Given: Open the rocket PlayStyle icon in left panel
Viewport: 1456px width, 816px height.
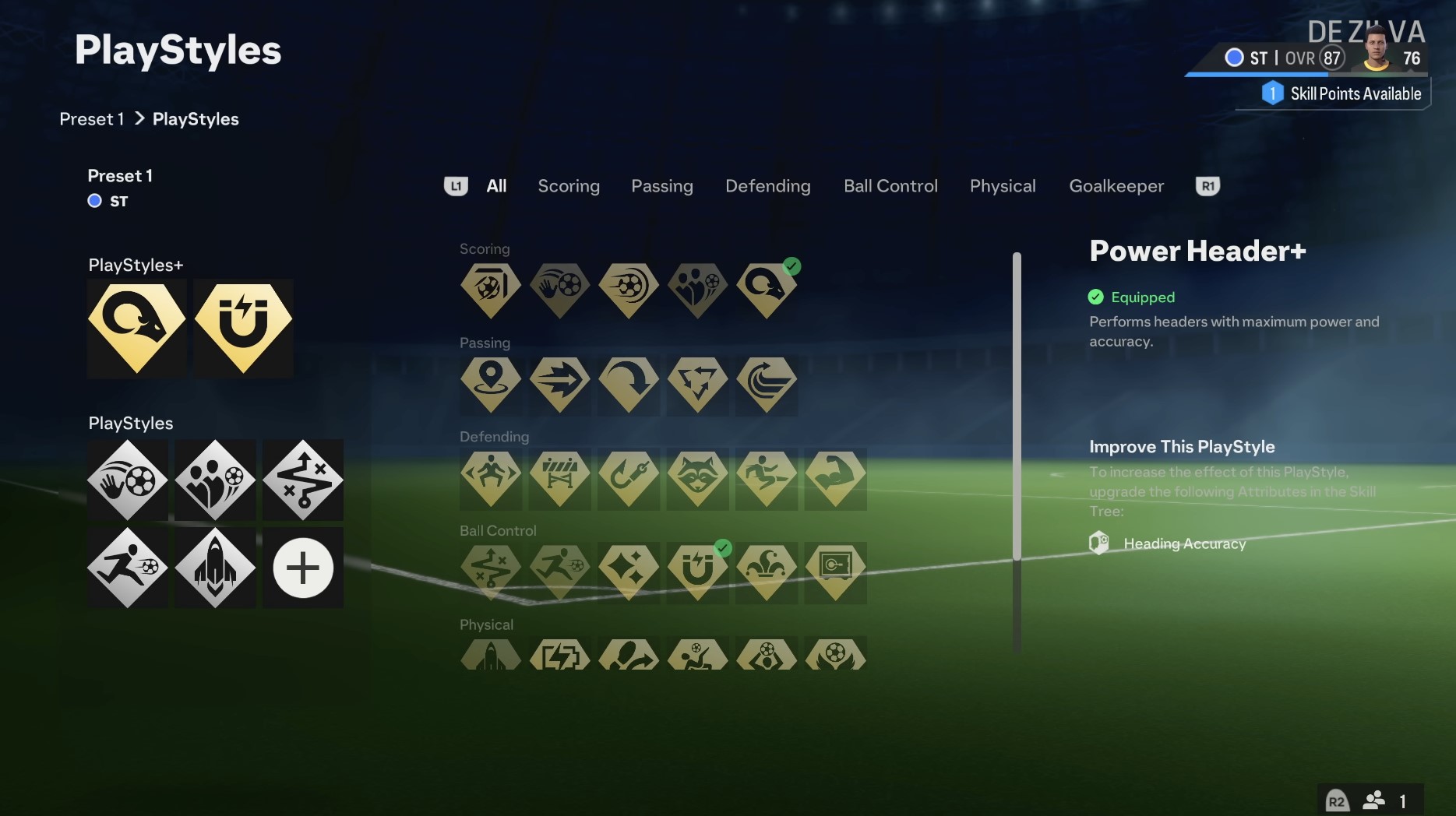Looking at the screenshot, I should tap(215, 568).
